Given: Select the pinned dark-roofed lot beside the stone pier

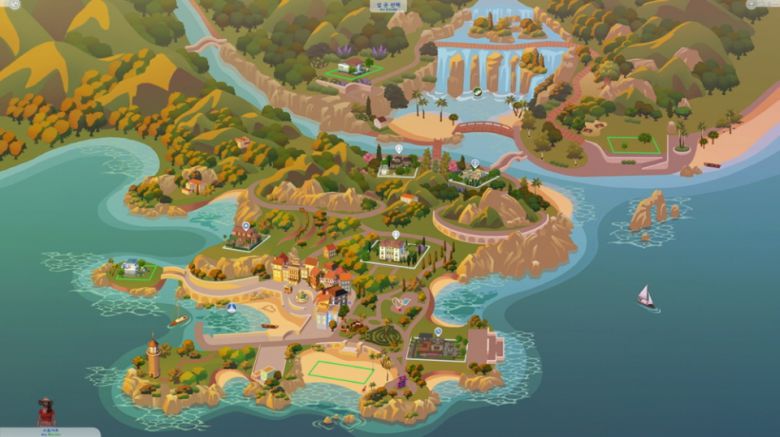Looking at the screenshot, I should tap(436, 346).
